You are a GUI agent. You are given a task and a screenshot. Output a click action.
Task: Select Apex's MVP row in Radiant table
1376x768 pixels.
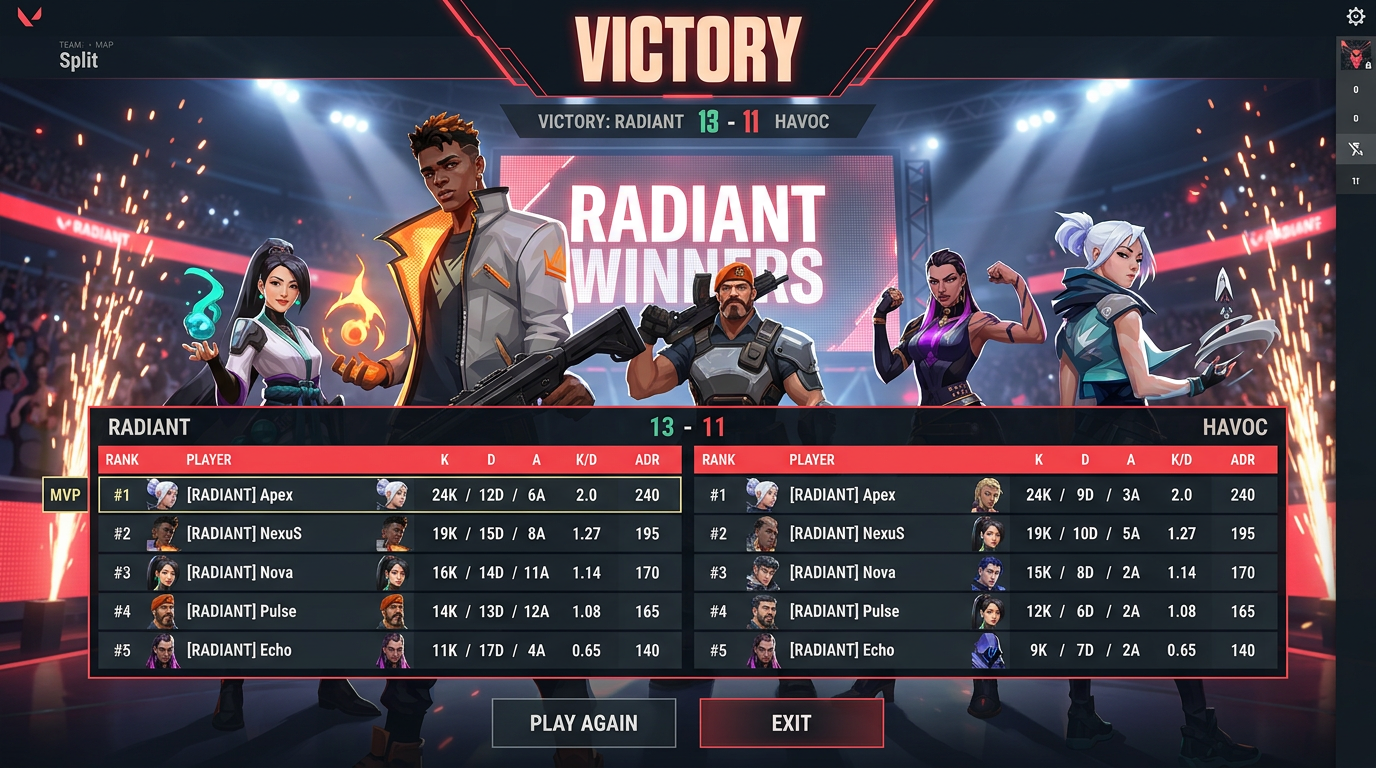click(390, 495)
